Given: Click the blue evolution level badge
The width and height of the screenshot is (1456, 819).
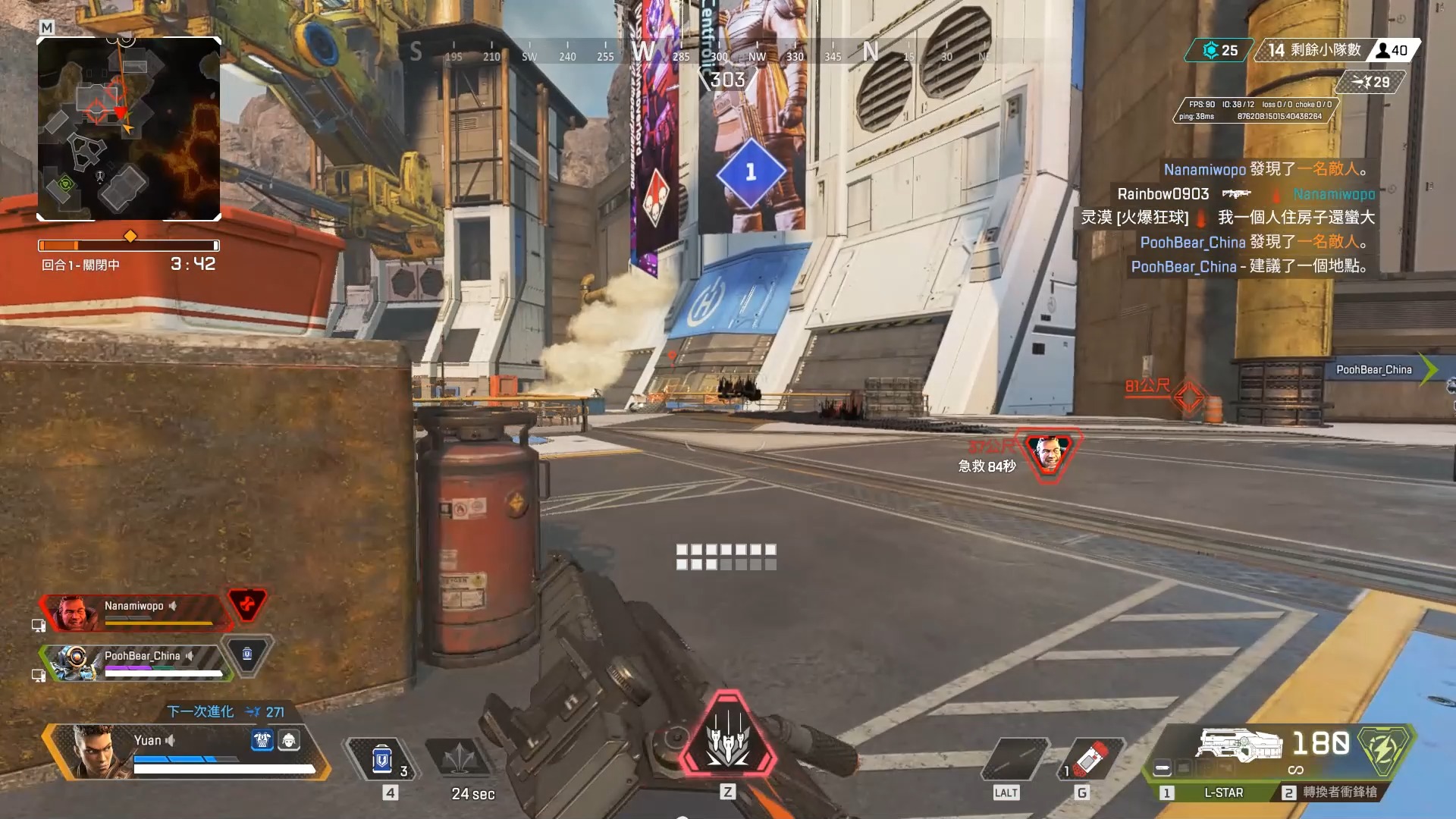Looking at the screenshot, I should pyautogui.click(x=1220, y=50).
